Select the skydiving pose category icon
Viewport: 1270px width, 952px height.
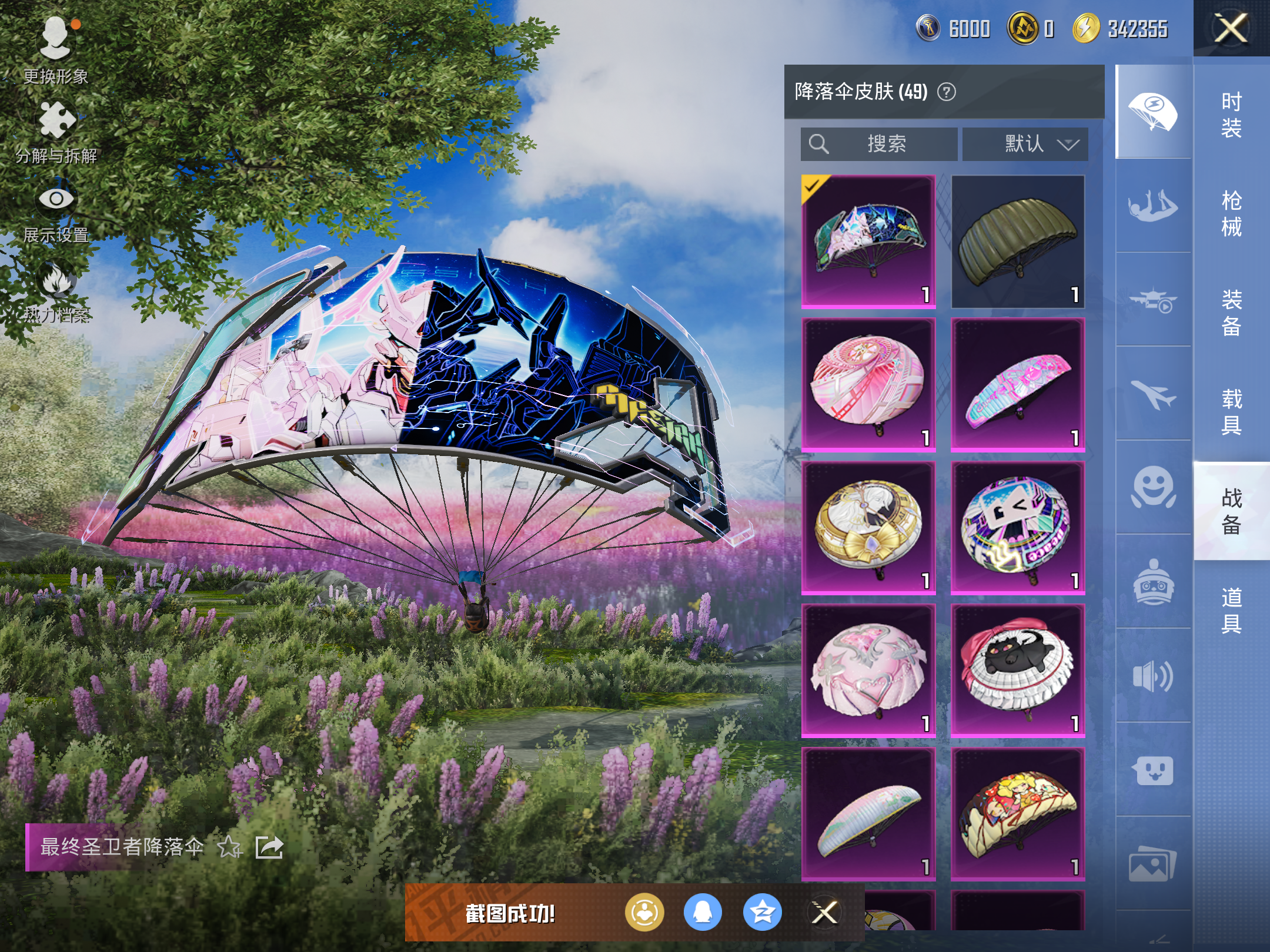[x=1153, y=206]
